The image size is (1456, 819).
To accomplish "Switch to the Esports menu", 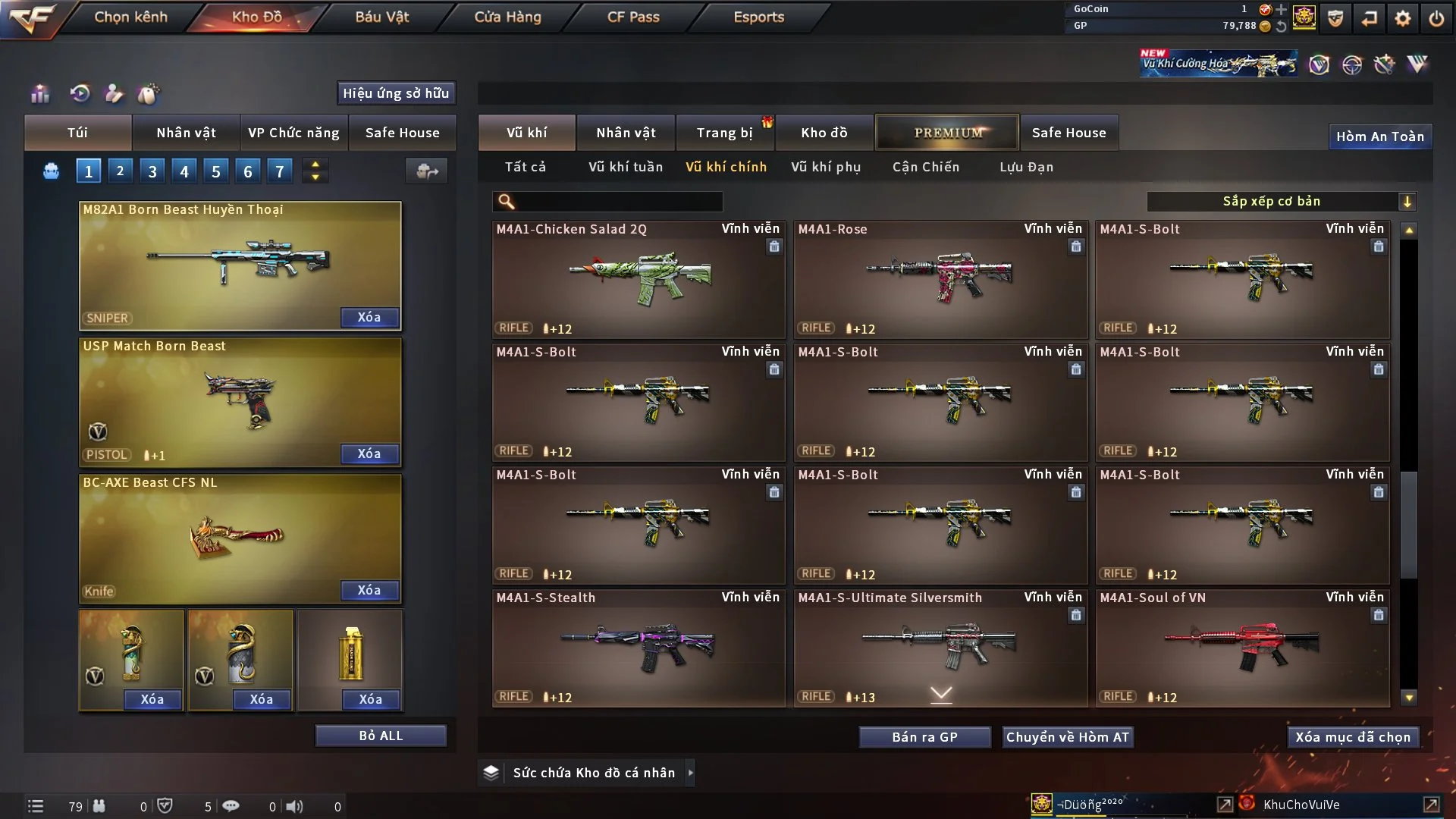I will pyautogui.click(x=758, y=17).
